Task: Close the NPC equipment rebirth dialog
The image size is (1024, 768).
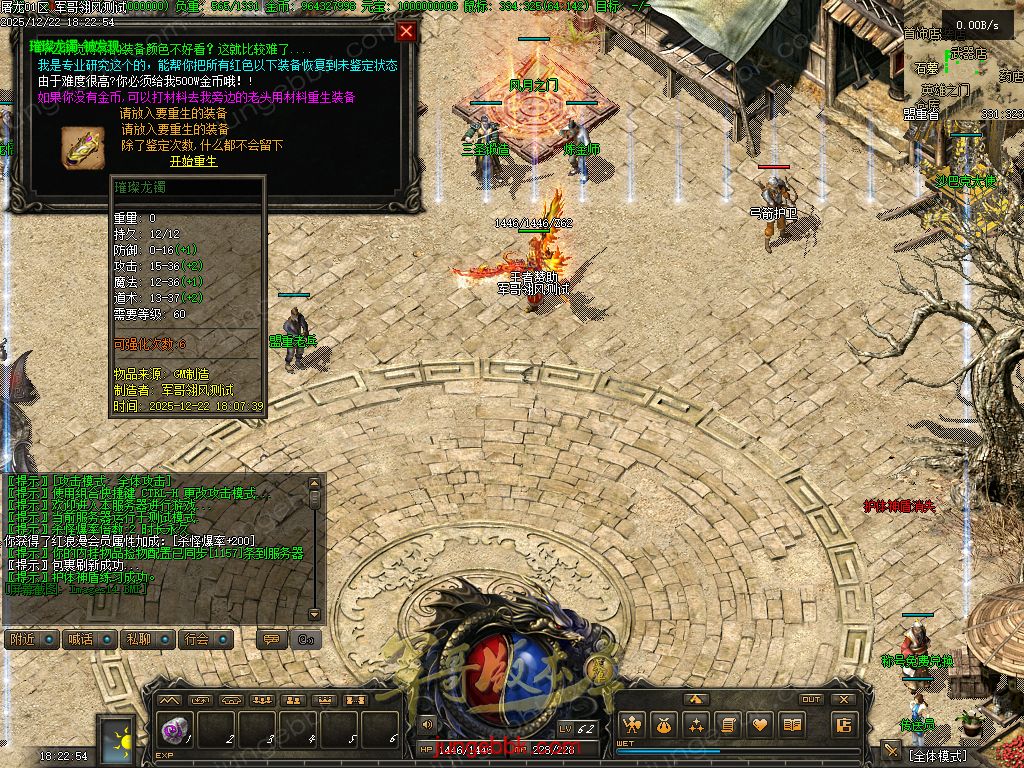Action: pos(406,31)
